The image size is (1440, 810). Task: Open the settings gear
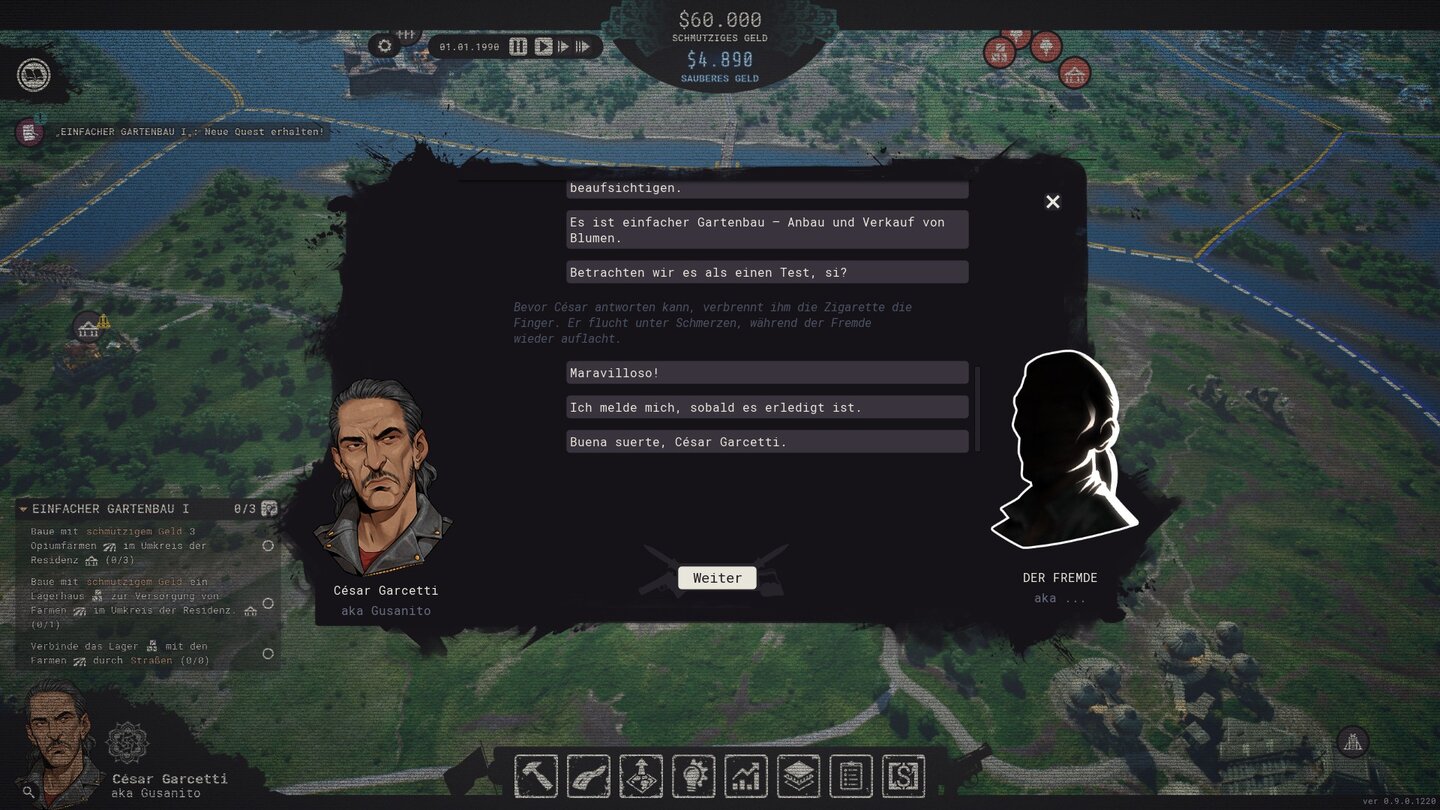tap(384, 45)
